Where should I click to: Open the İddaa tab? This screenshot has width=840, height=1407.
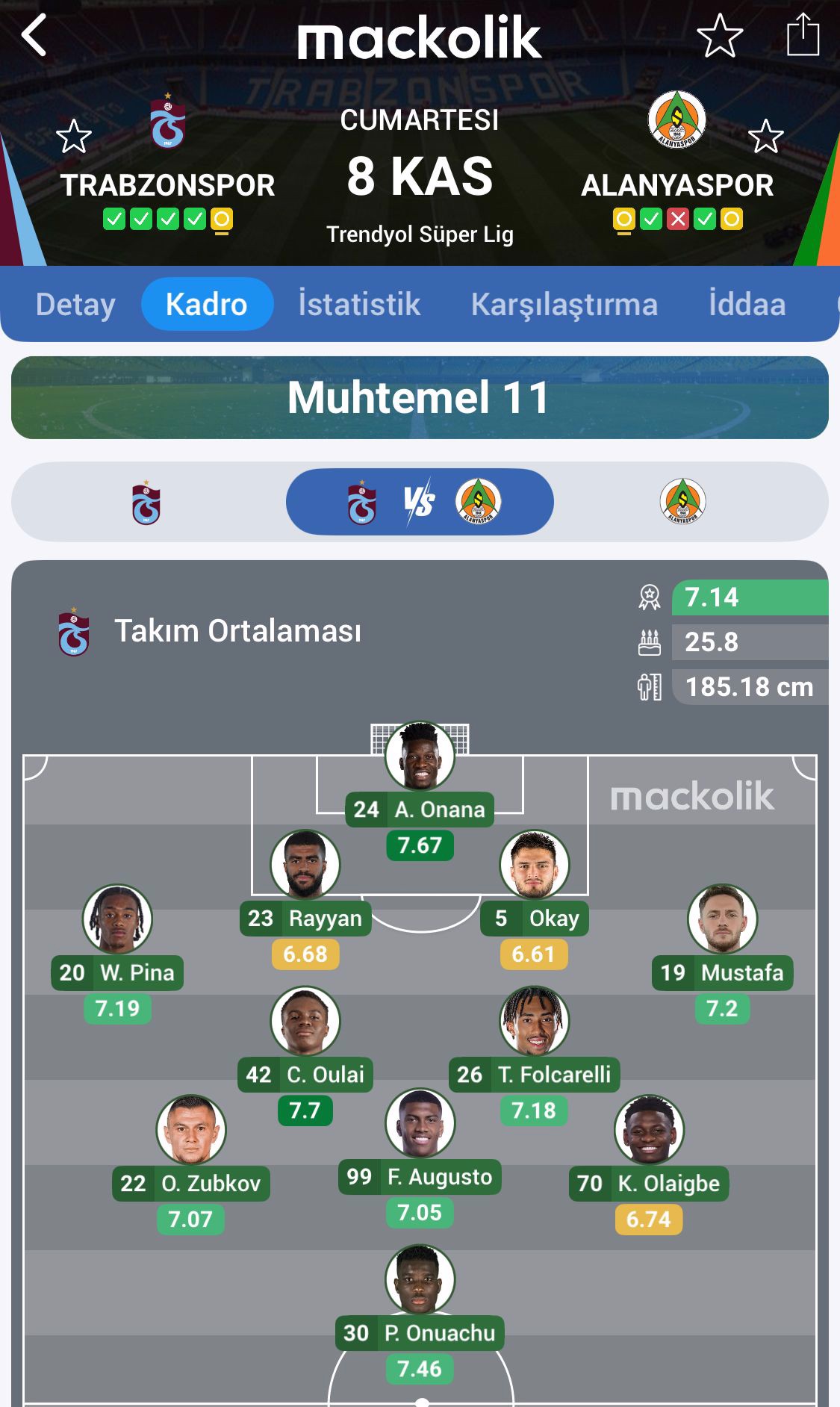[x=747, y=304]
